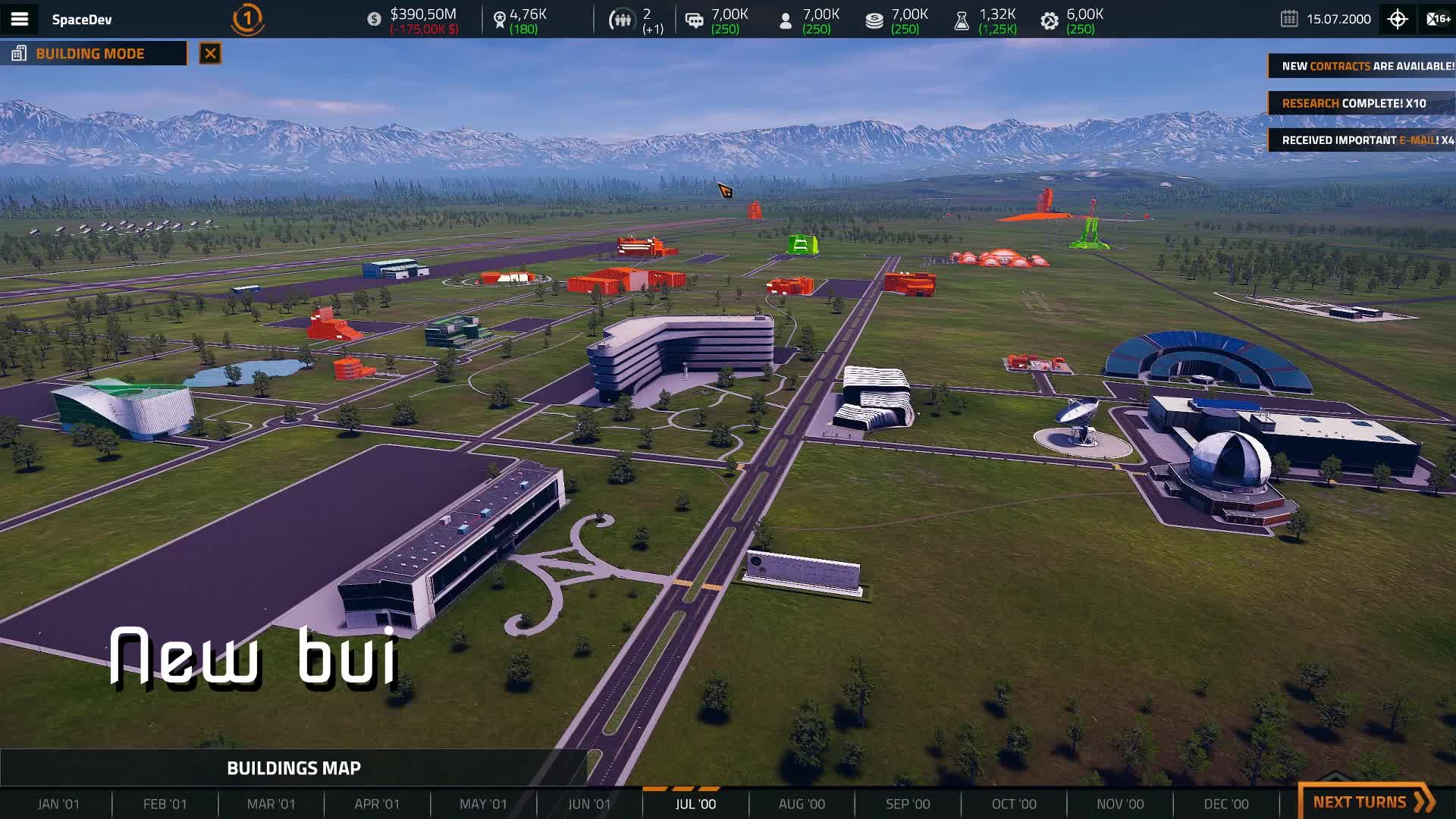Click the speech bubble resource icon

tap(692, 19)
